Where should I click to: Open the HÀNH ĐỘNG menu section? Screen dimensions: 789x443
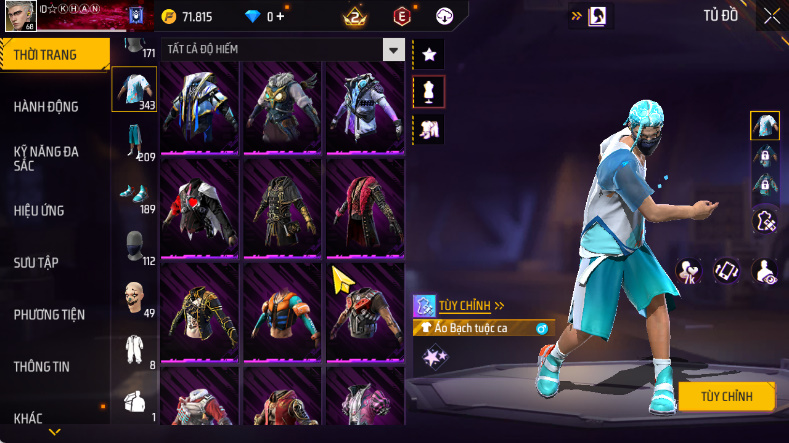(46, 106)
